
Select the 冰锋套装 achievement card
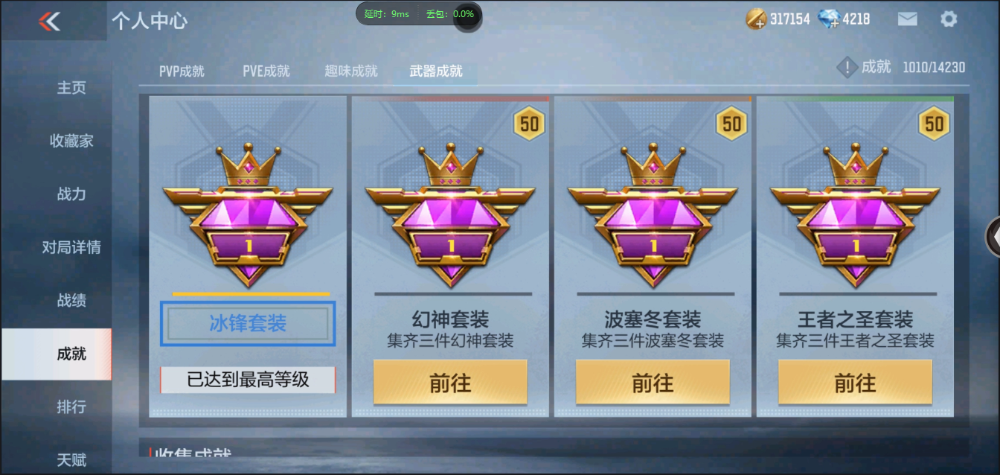[248, 323]
